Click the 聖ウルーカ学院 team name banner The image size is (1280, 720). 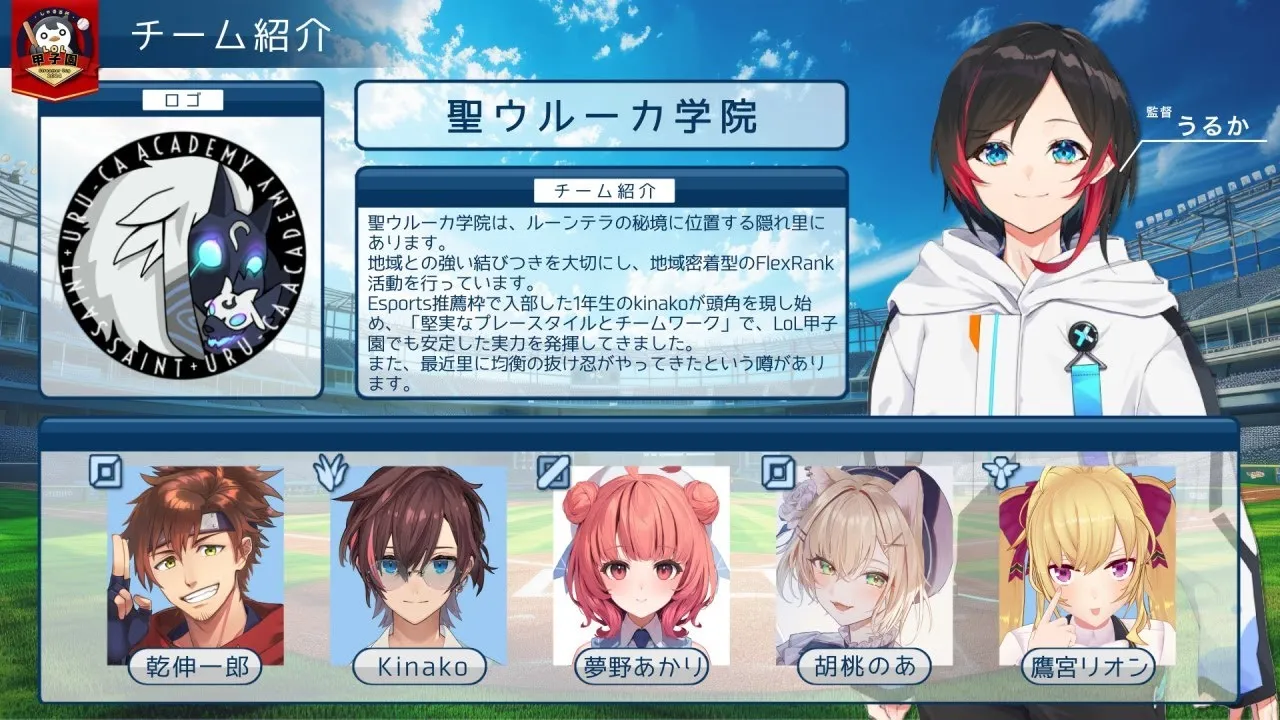tap(601, 117)
